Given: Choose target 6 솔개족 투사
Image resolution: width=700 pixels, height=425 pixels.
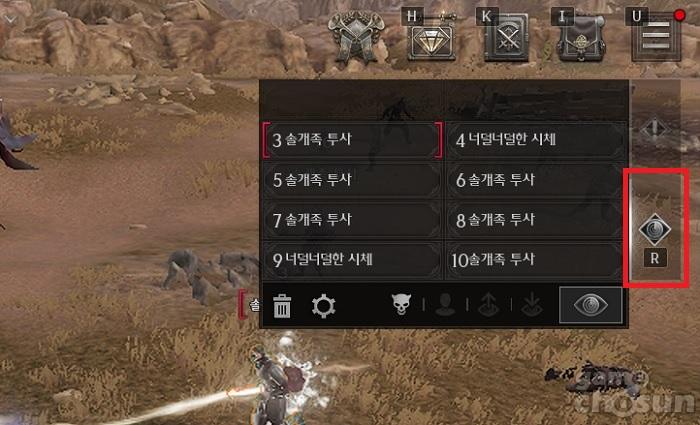Looking at the screenshot, I should pos(535,180).
